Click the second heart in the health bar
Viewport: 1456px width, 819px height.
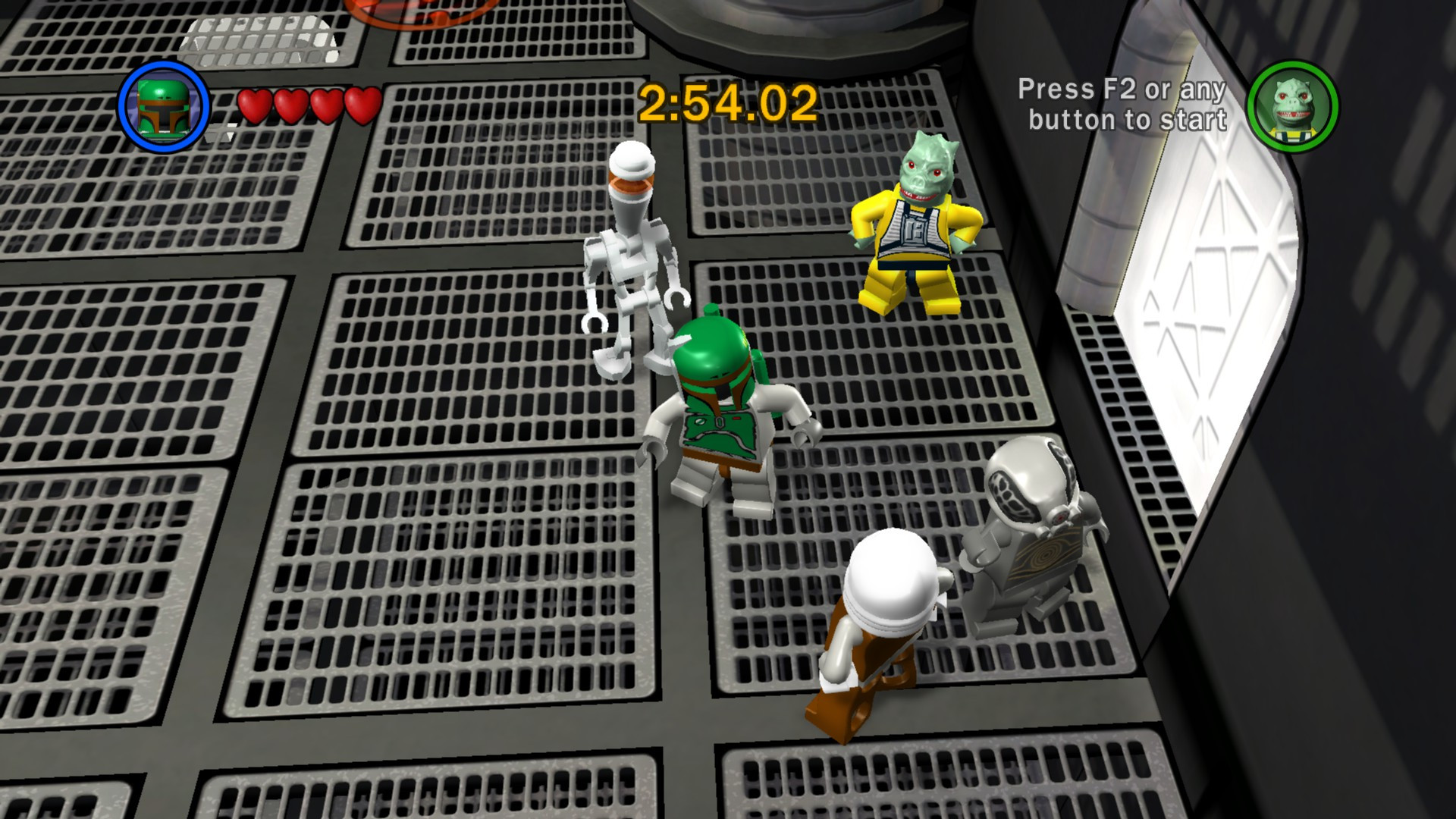coord(291,104)
